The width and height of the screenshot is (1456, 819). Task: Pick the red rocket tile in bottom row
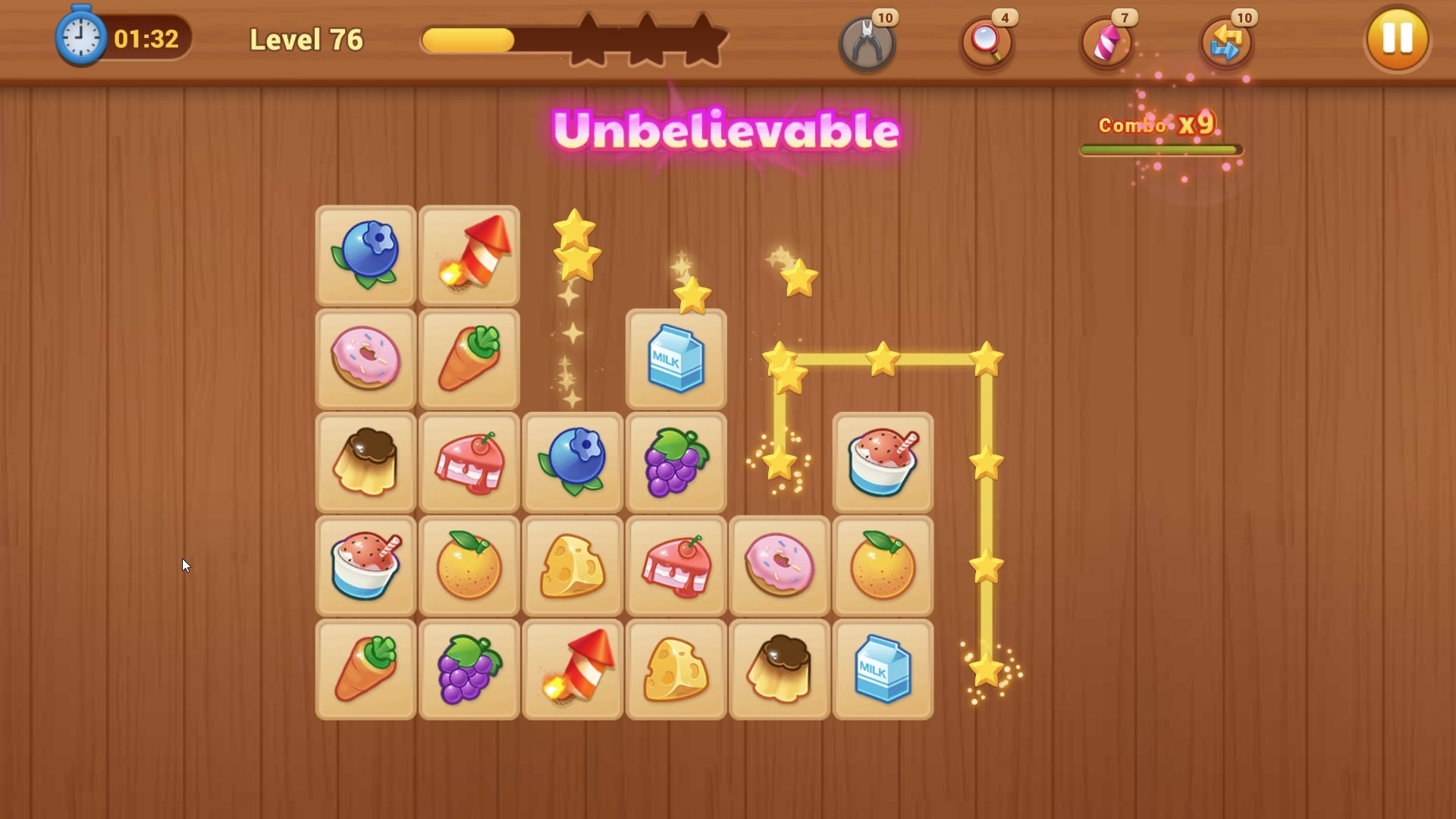[573, 668]
